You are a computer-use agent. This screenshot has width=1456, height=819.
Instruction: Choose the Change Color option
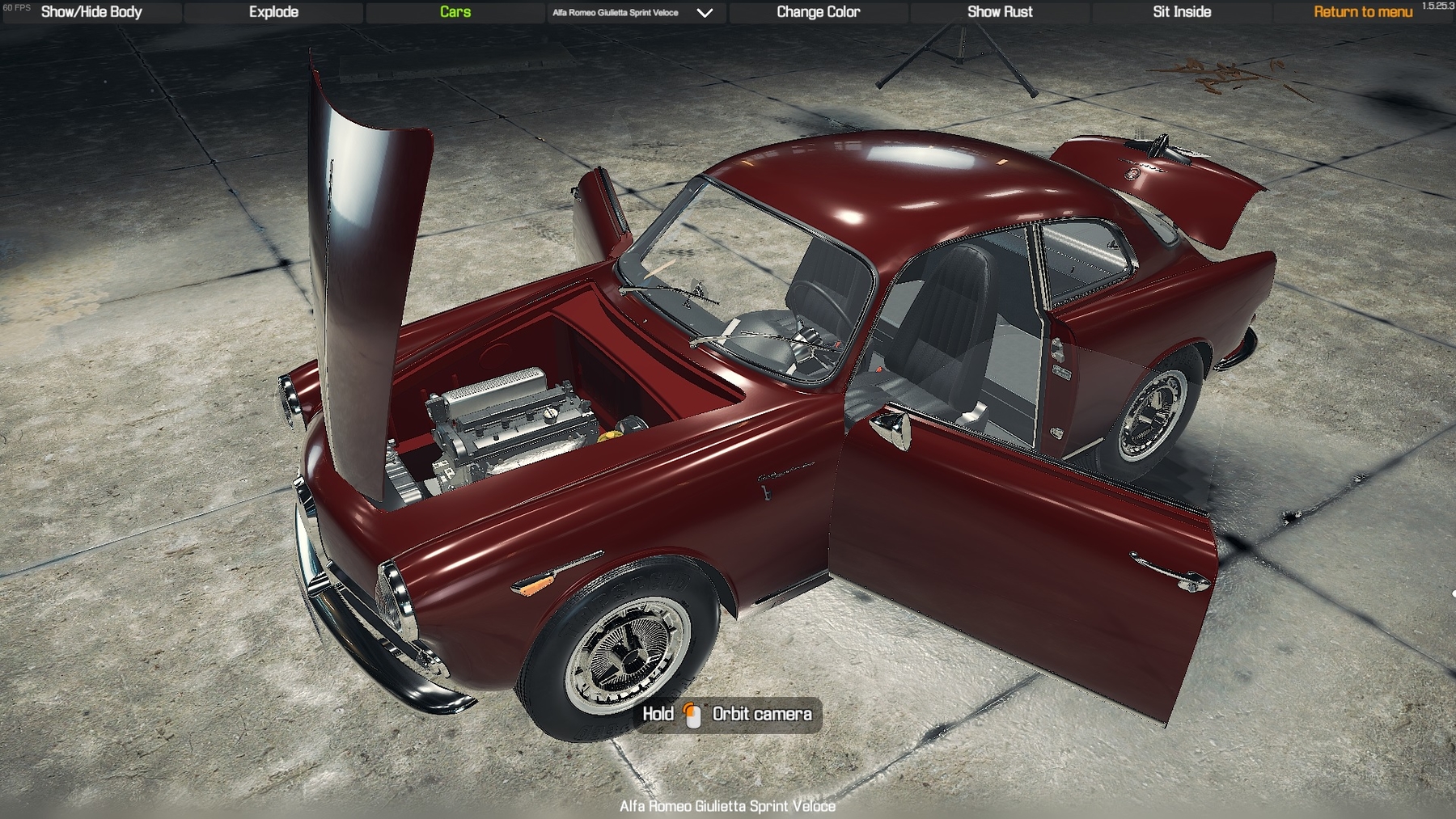(x=818, y=12)
